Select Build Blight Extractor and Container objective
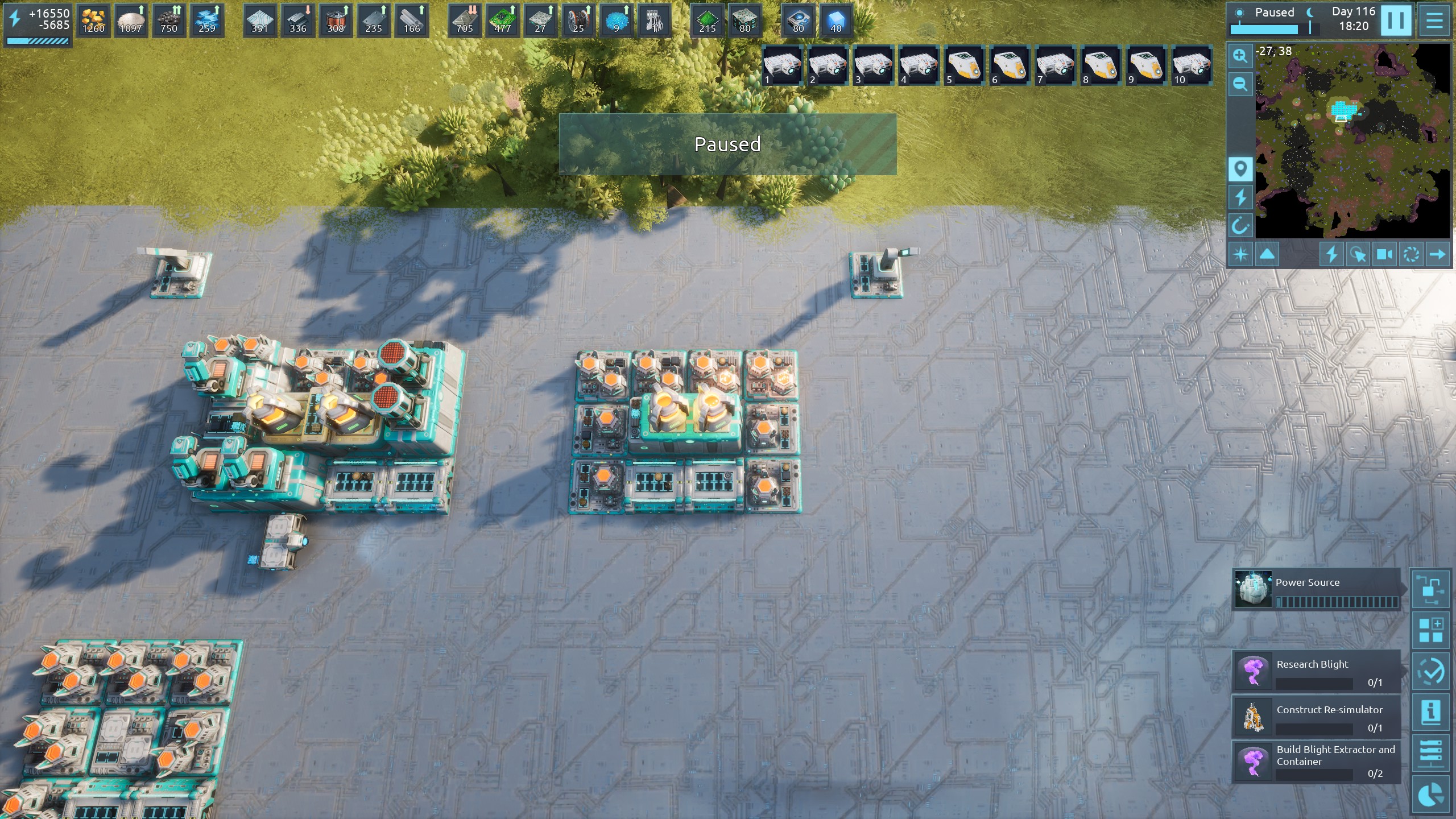This screenshot has width=1456, height=819. coord(1316,762)
